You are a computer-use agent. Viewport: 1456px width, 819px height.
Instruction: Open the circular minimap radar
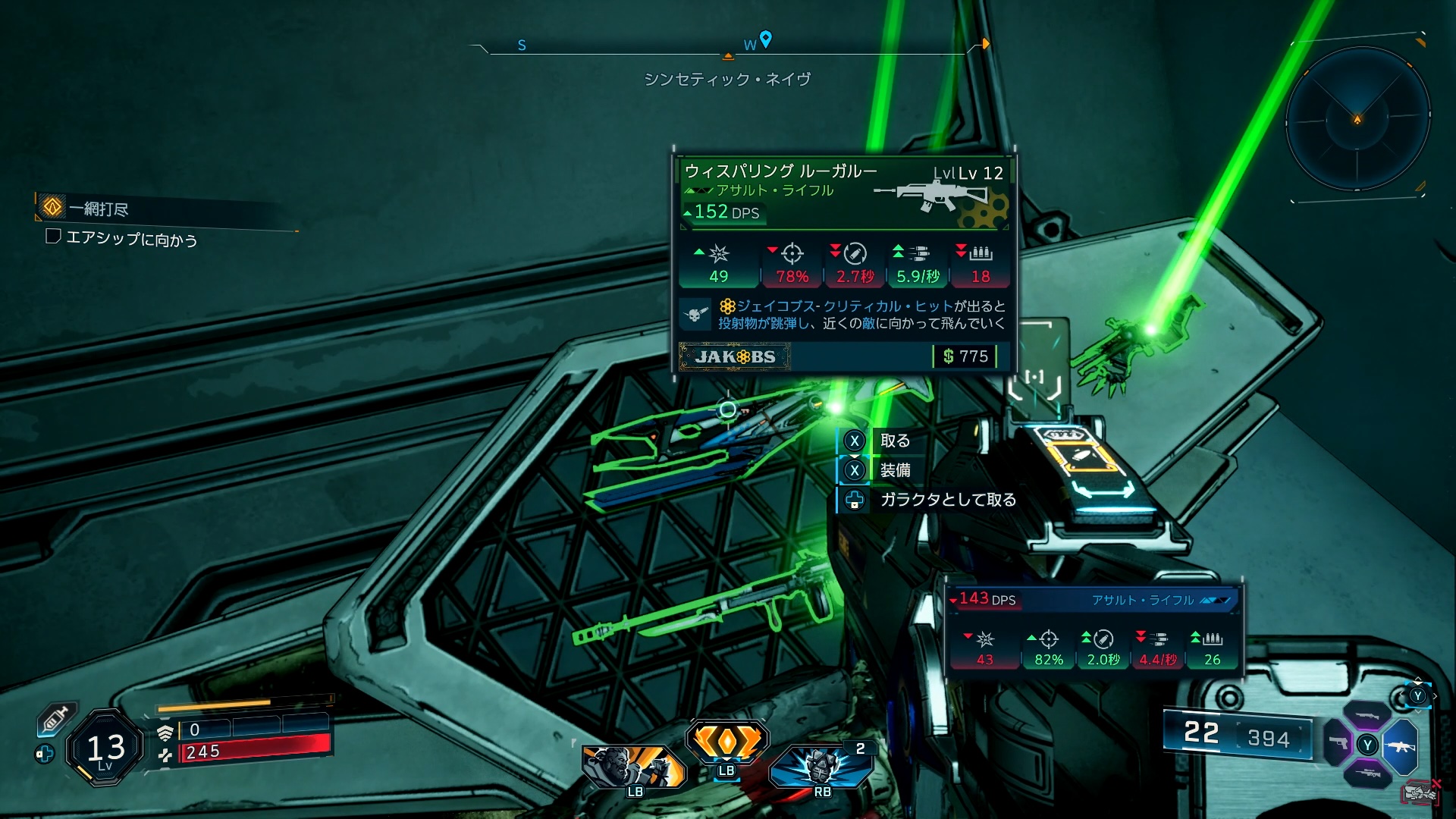[x=1357, y=119]
